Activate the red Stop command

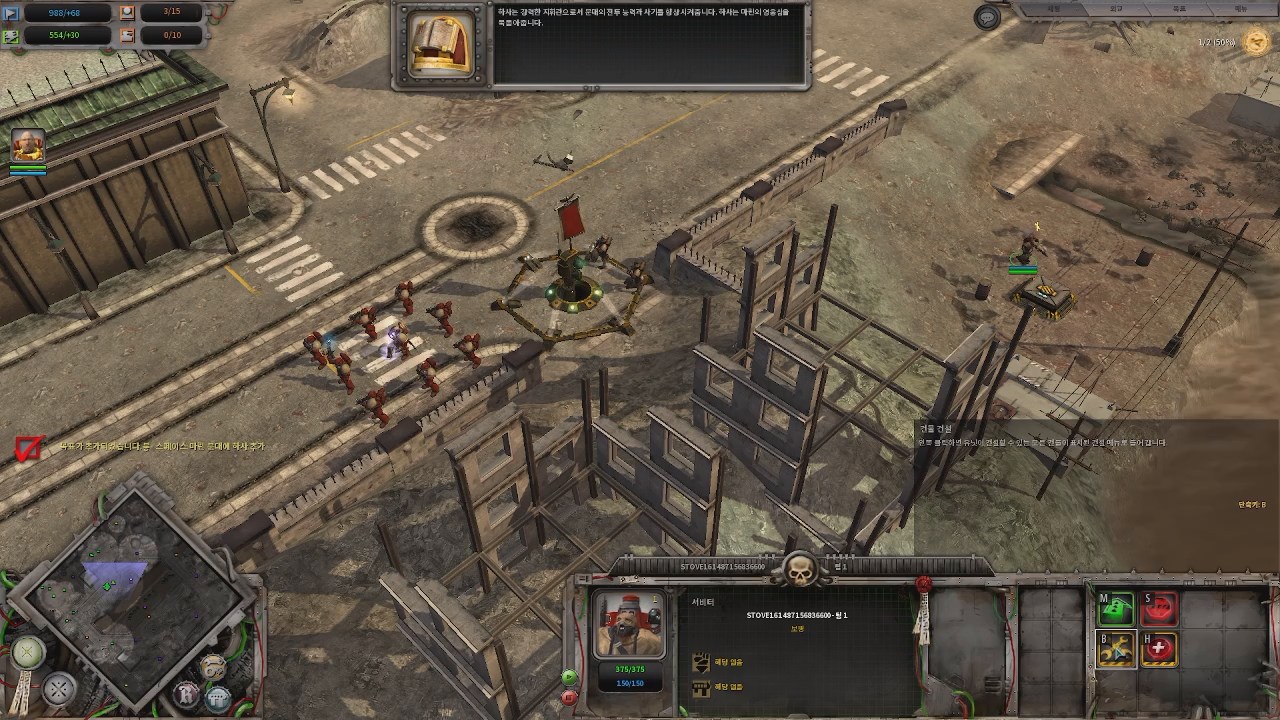coord(1160,608)
